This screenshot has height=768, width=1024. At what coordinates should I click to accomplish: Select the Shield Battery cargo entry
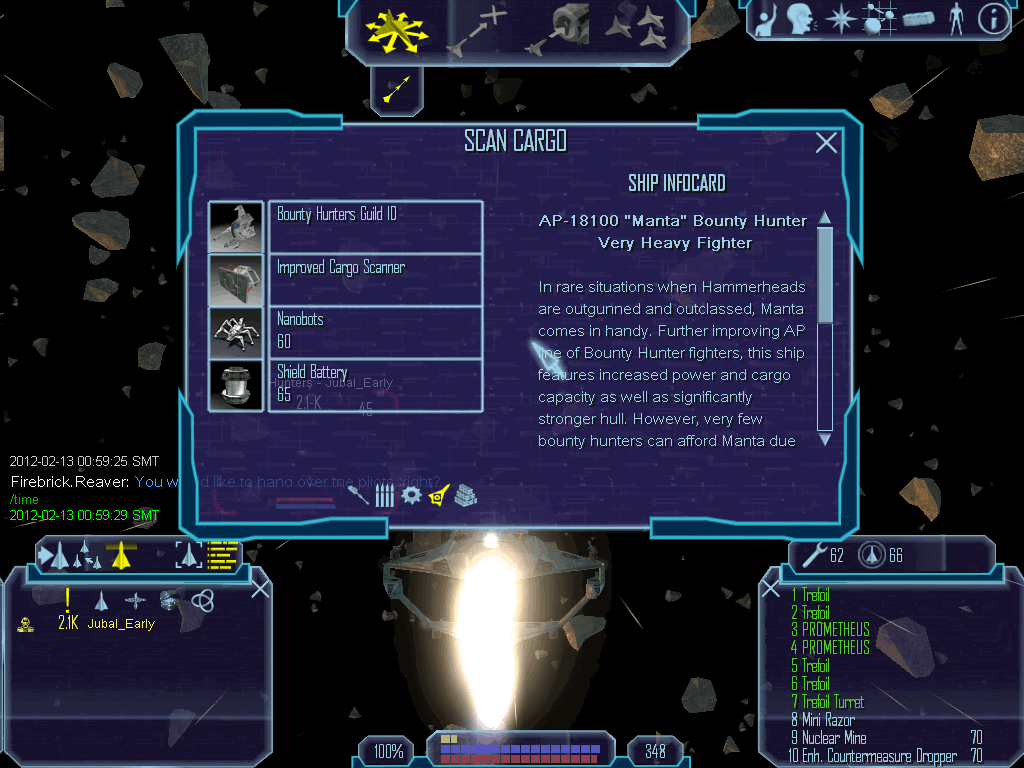point(375,384)
